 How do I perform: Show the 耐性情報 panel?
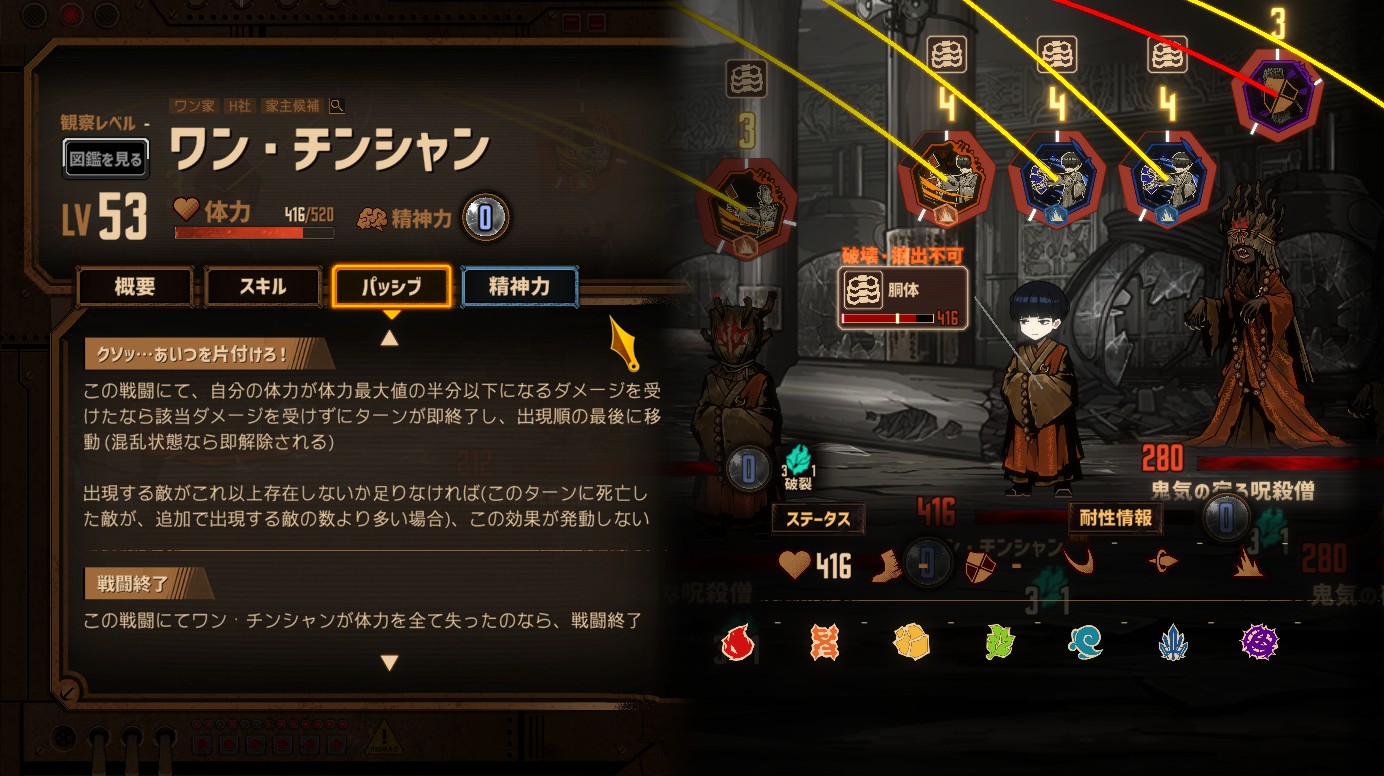point(1115,518)
